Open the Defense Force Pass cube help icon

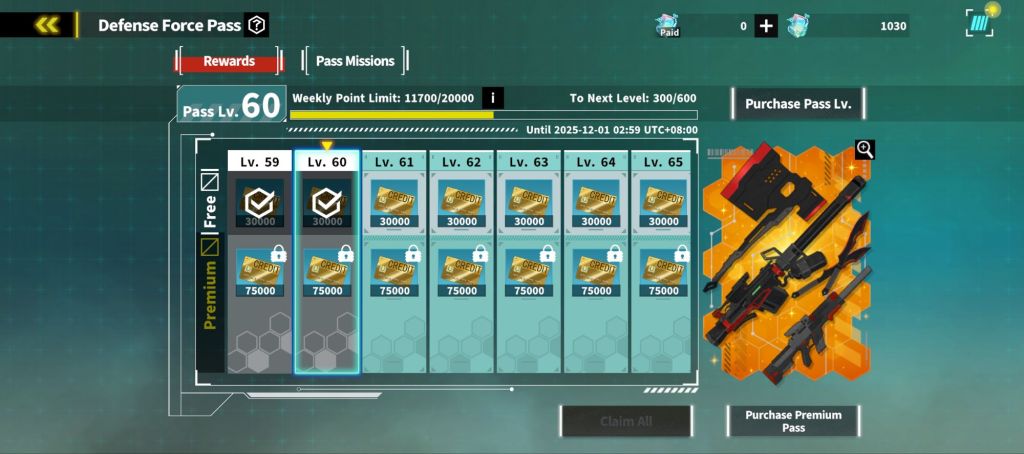coord(257,25)
